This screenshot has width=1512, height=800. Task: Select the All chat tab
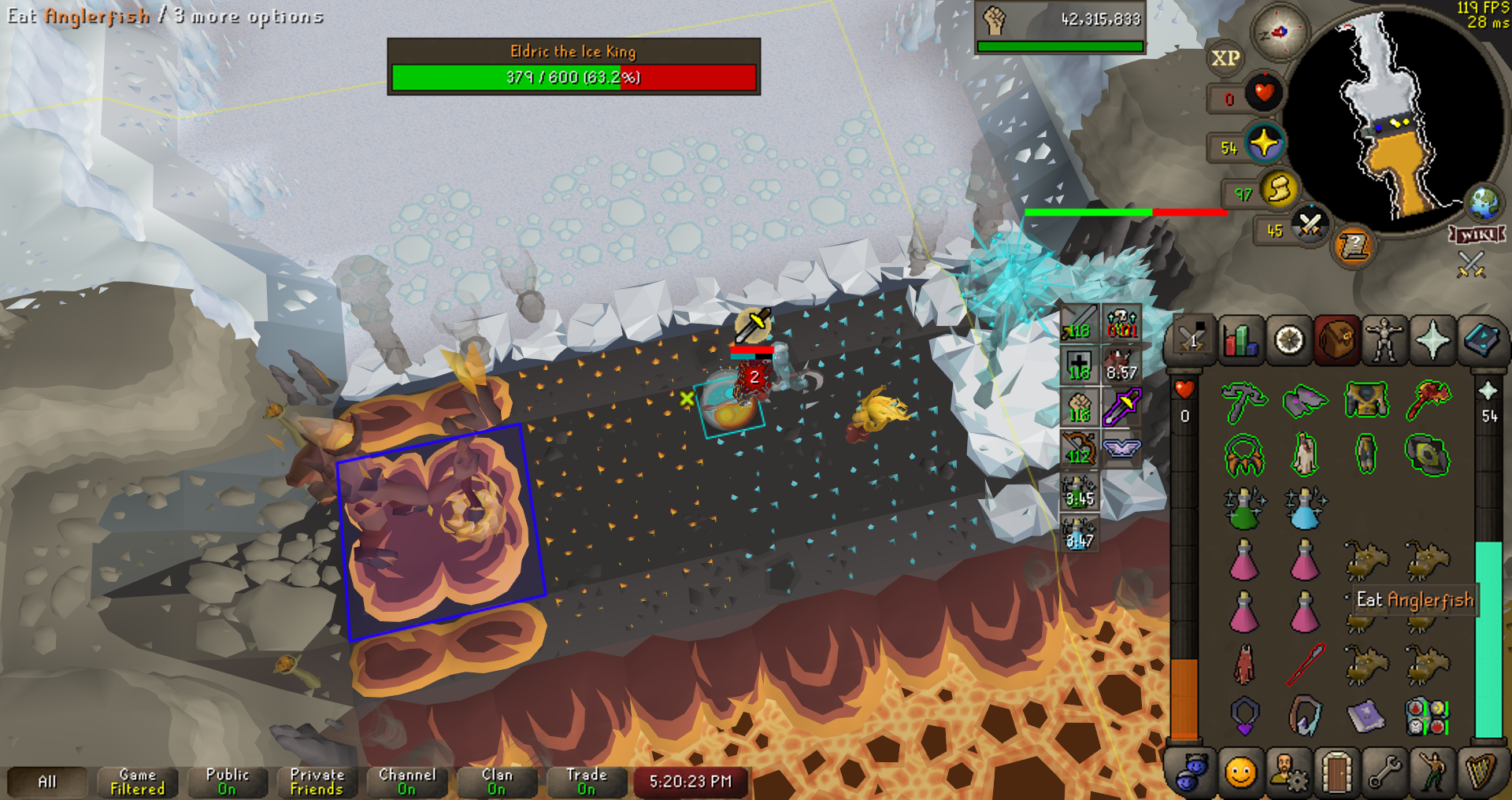tap(47, 782)
